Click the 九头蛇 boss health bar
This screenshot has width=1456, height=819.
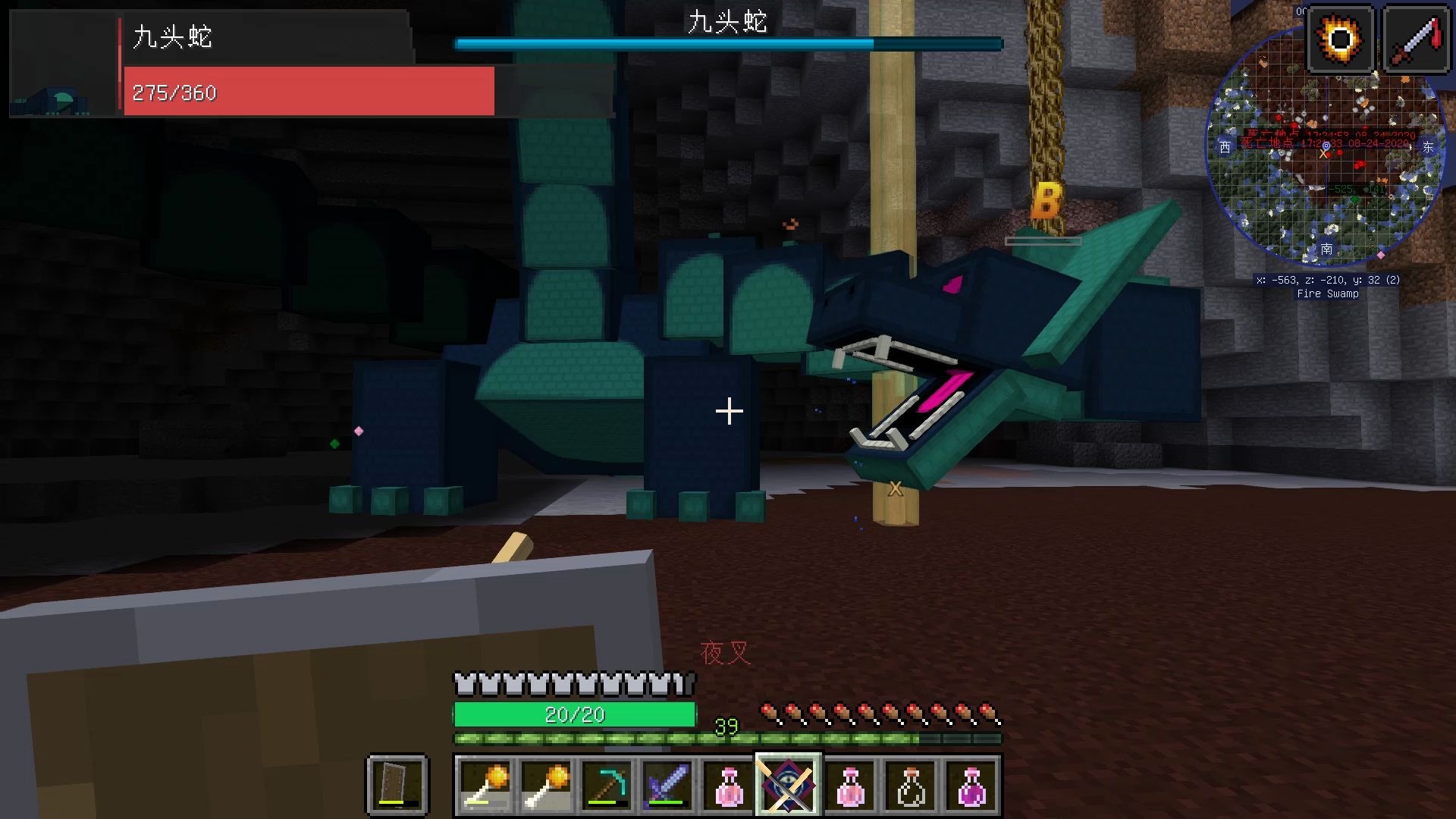[x=728, y=43]
